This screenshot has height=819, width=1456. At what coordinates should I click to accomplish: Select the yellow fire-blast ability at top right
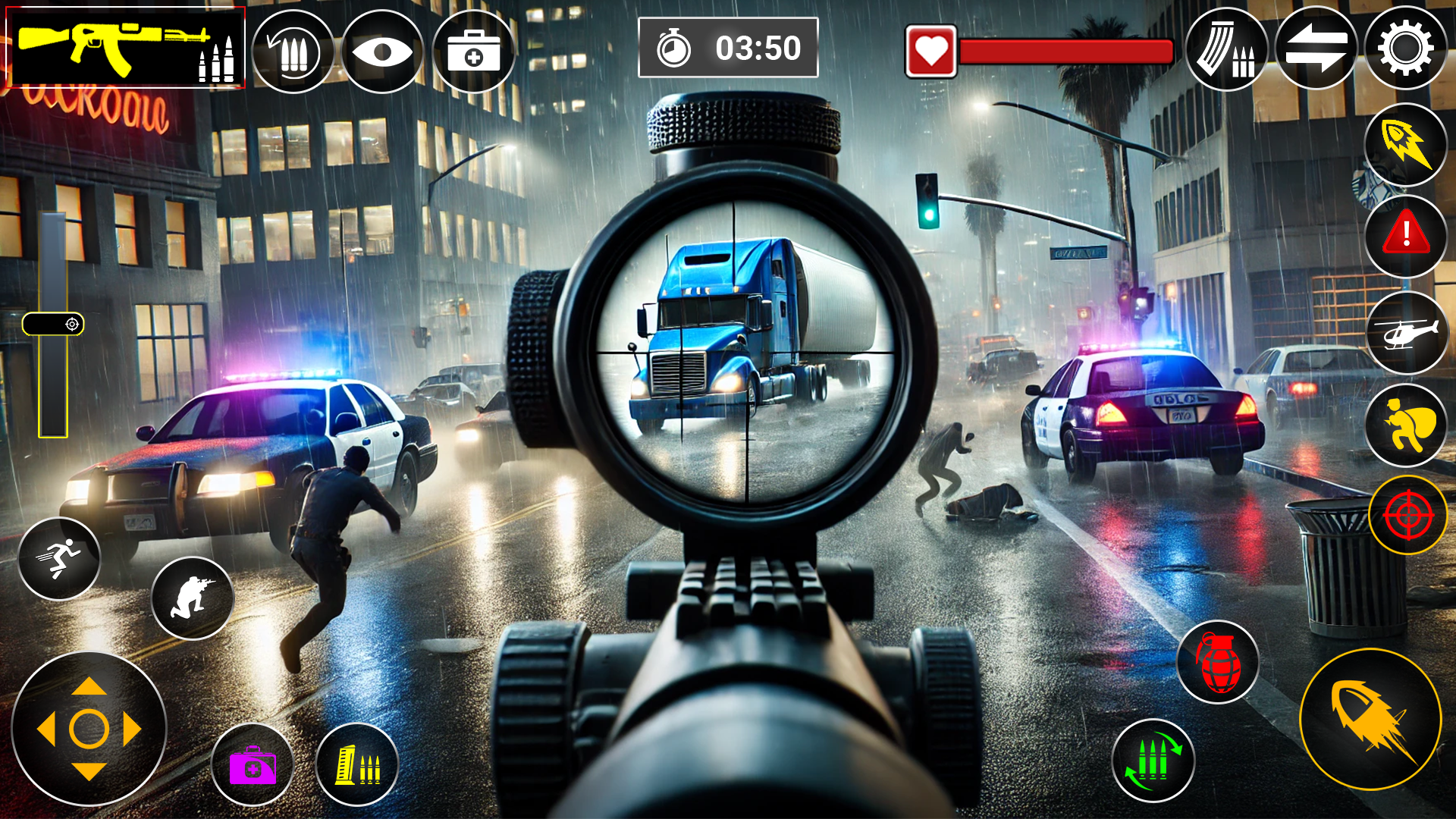pos(1407,144)
